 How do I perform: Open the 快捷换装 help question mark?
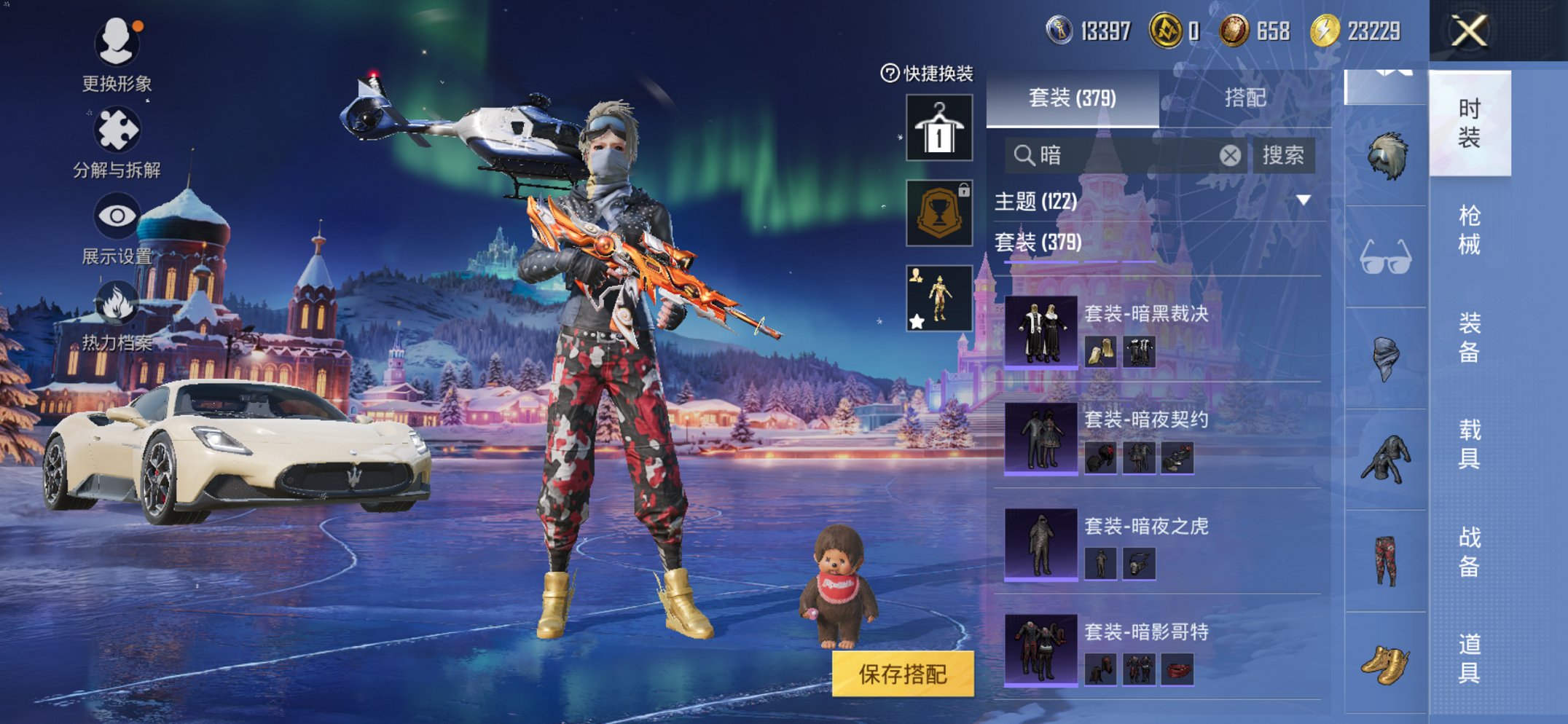[890, 71]
